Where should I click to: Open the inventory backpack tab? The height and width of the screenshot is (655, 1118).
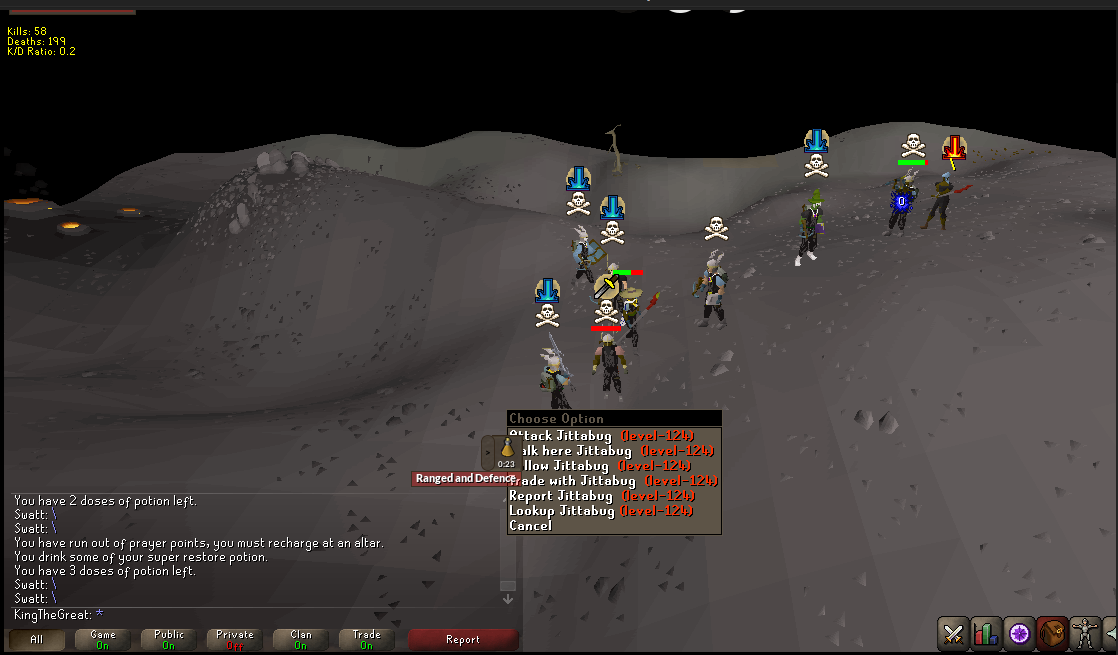(1052, 633)
